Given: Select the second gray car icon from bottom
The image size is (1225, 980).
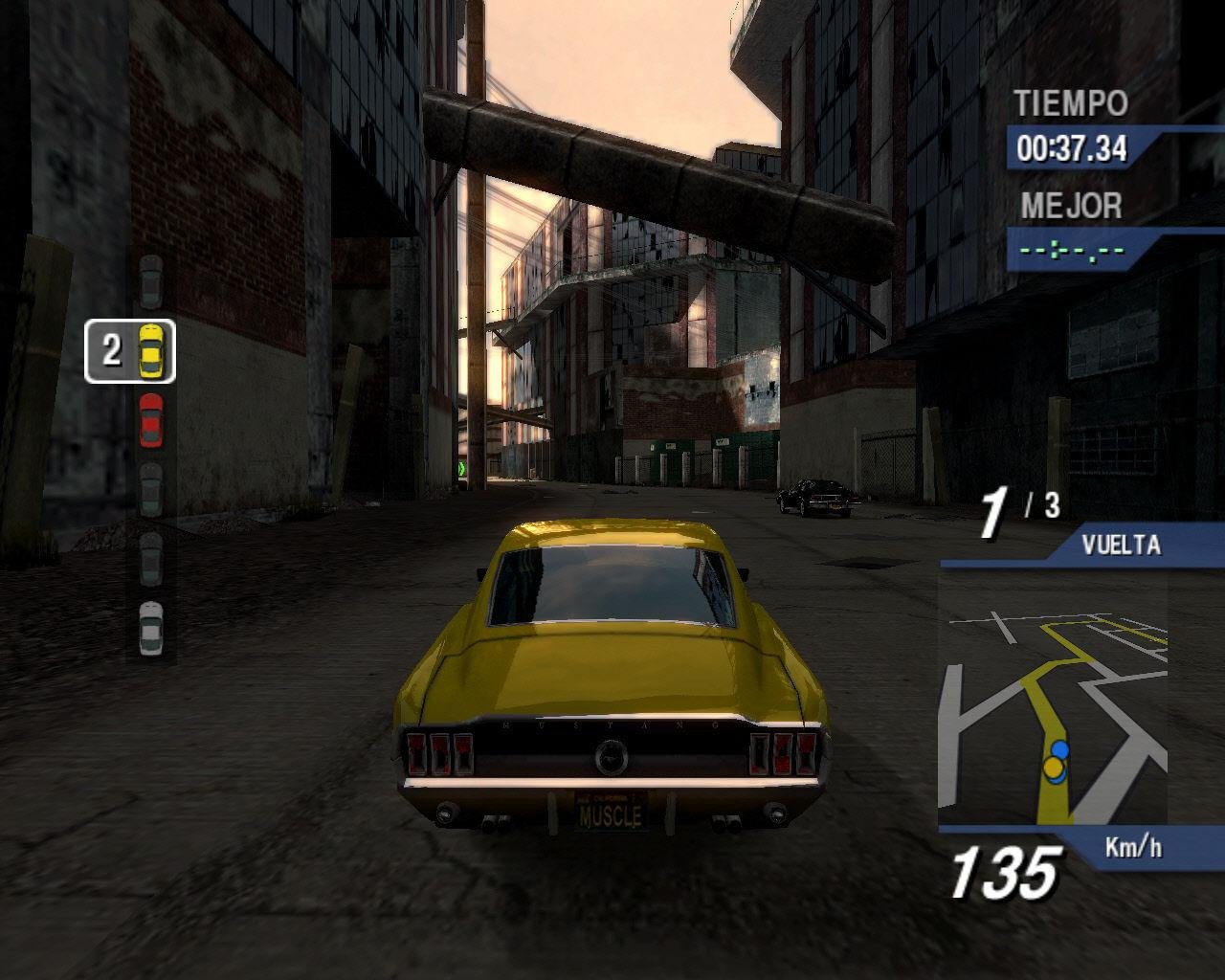Looking at the screenshot, I should pyautogui.click(x=151, y=558).
